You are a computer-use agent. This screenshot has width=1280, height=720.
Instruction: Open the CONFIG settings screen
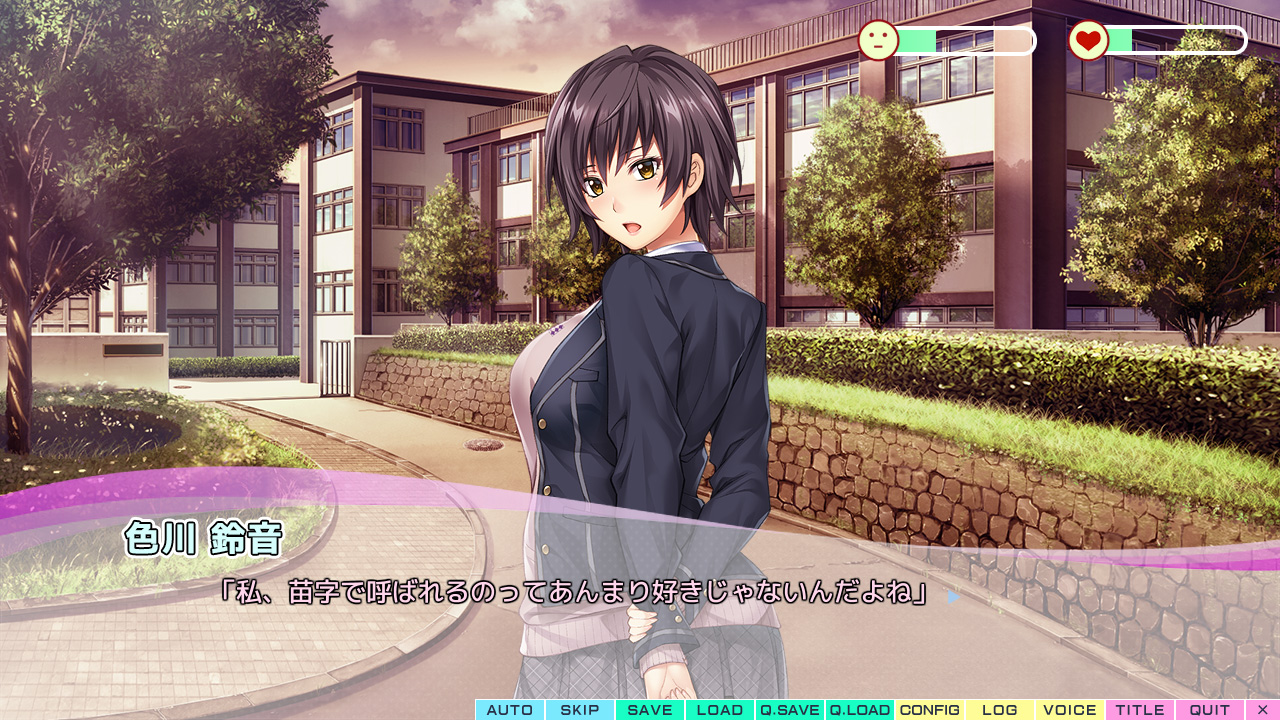930,710
